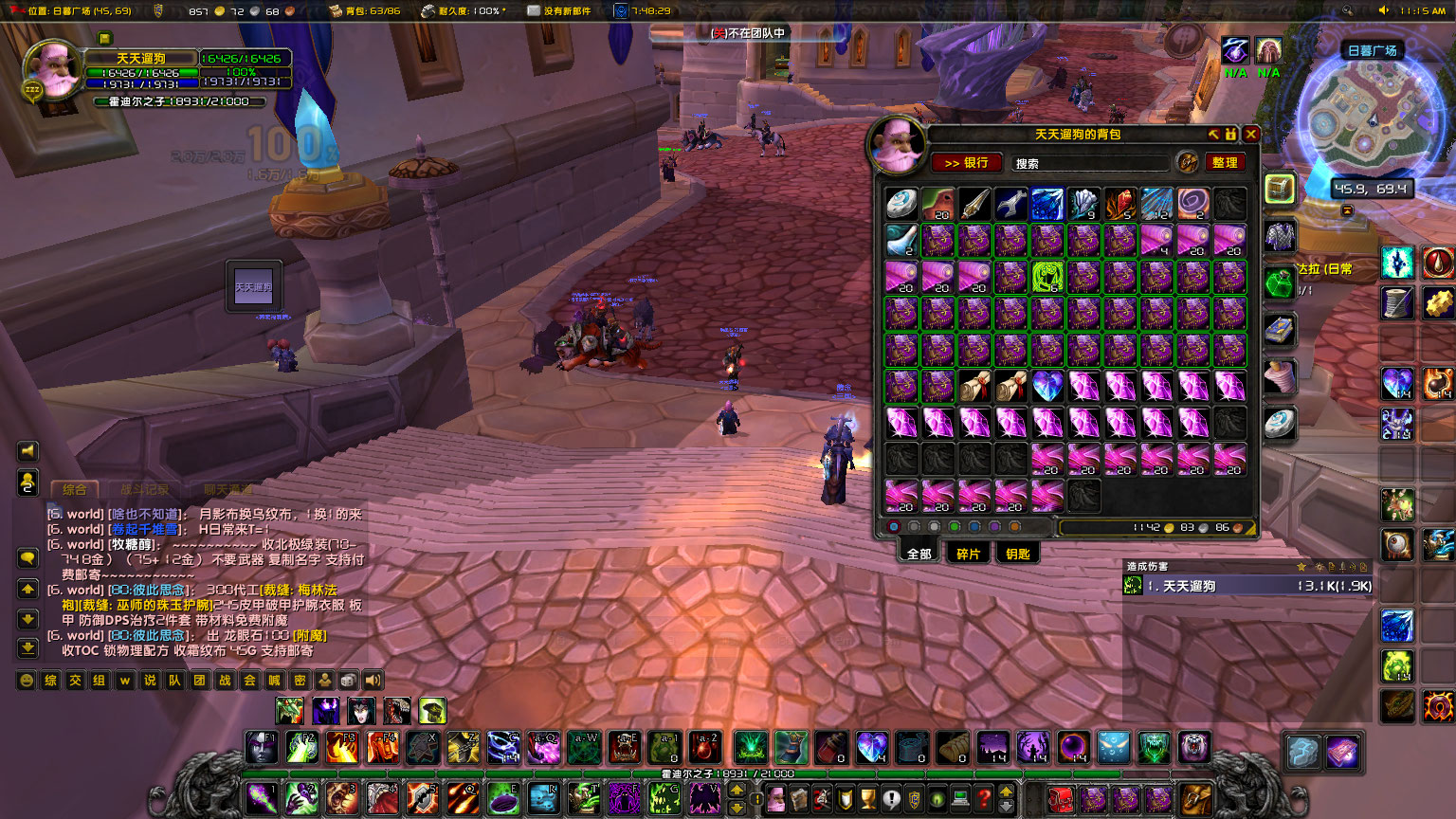Click the chat bubble icon on left screen edge

coord(27,557)
